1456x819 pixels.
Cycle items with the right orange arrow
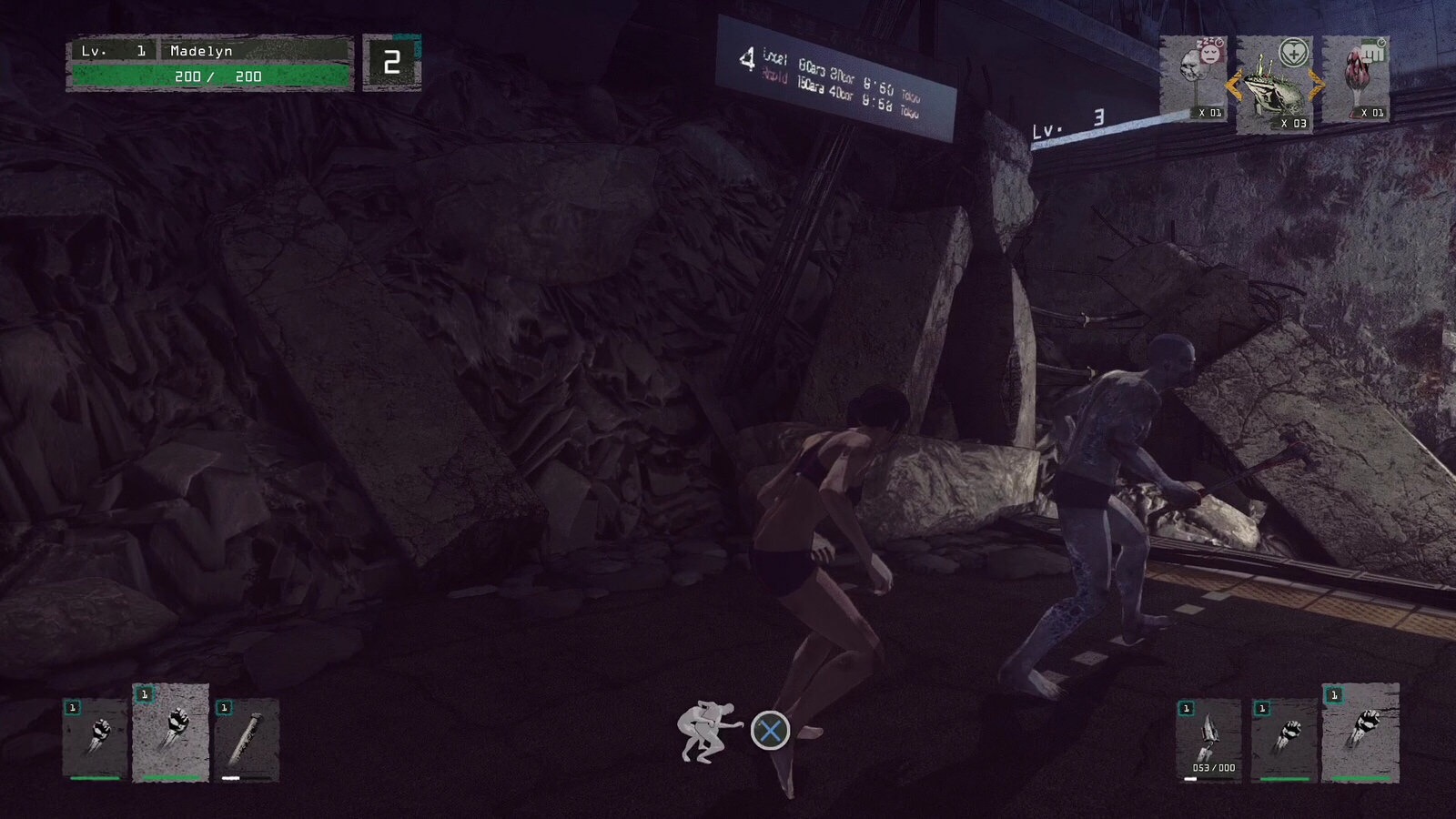1316,86
